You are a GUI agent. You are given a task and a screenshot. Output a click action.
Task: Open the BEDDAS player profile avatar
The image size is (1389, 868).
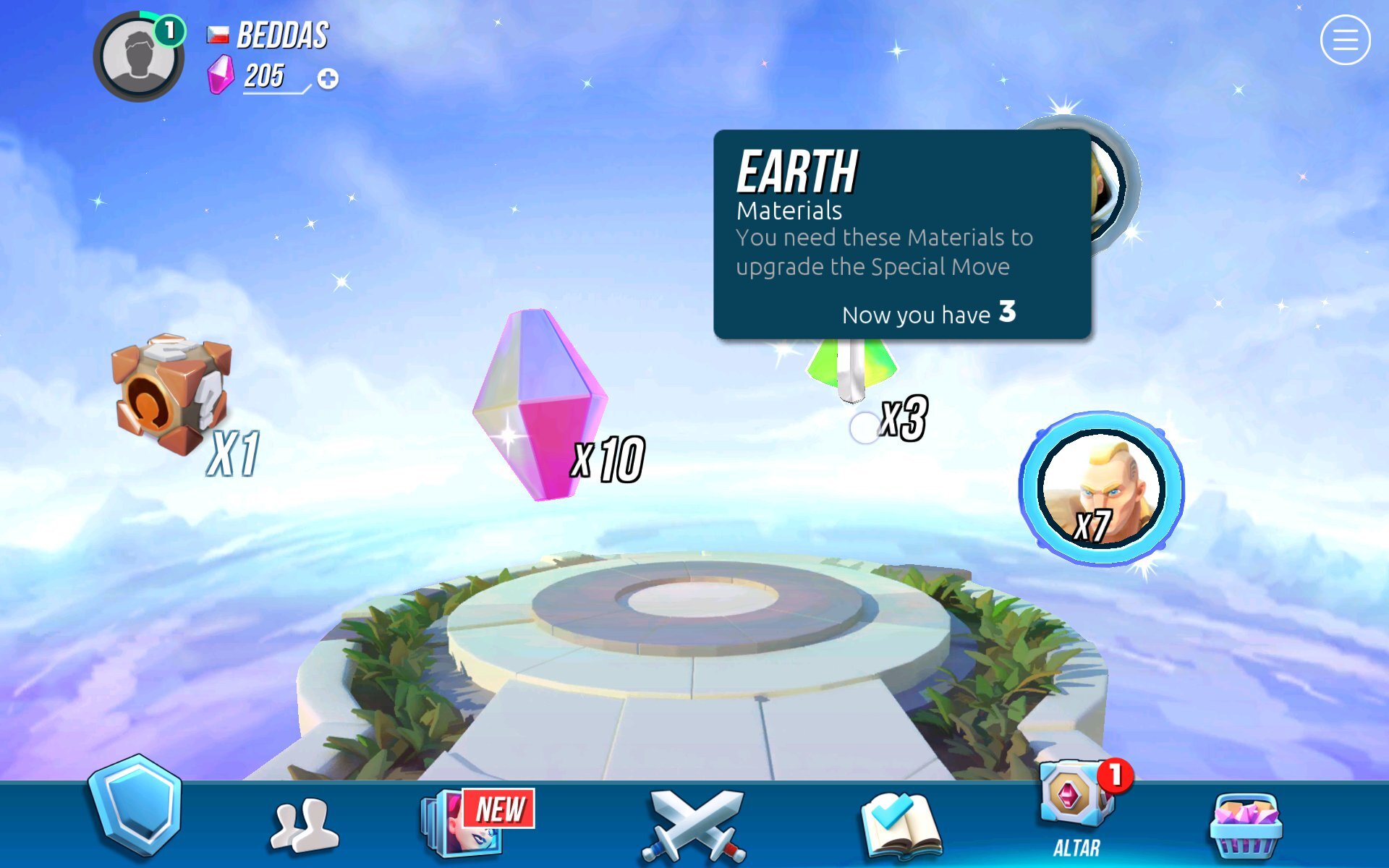coord(138,56)
